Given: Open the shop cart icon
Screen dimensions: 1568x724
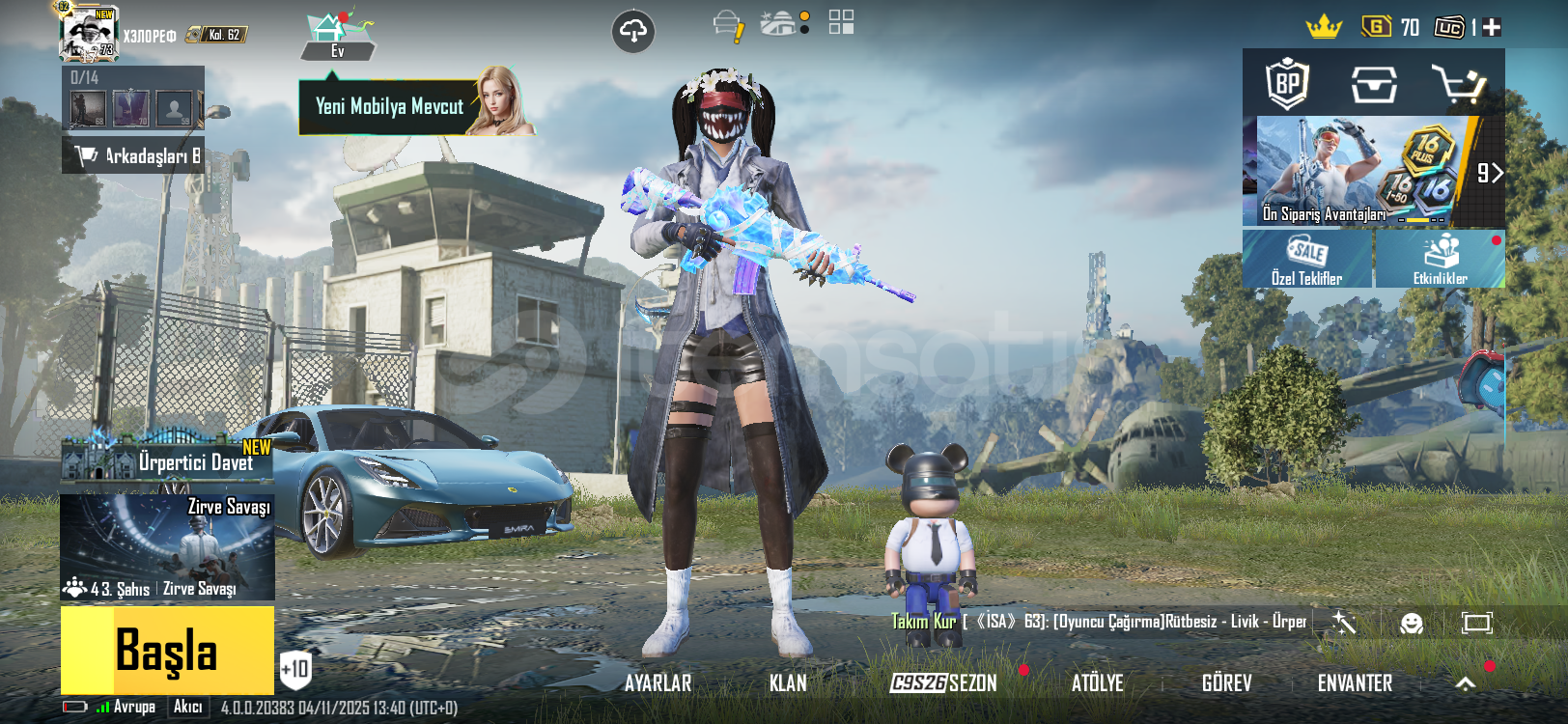Looking at the screenshot, I should [x=1458, y=85].
